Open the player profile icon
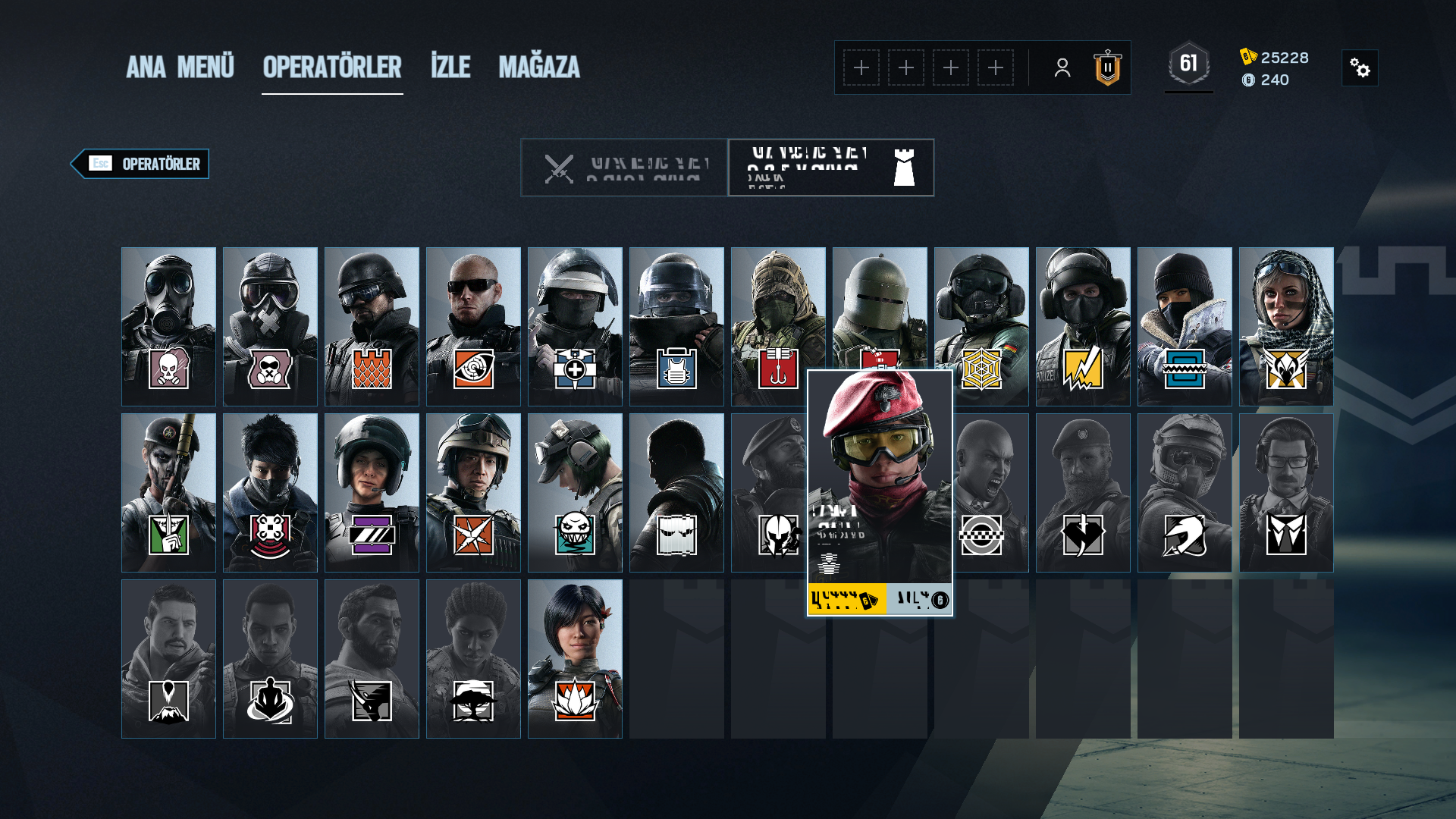The height and width of the screenshot is (819, 1456). pyautogui.click(x=1062, y=68)
